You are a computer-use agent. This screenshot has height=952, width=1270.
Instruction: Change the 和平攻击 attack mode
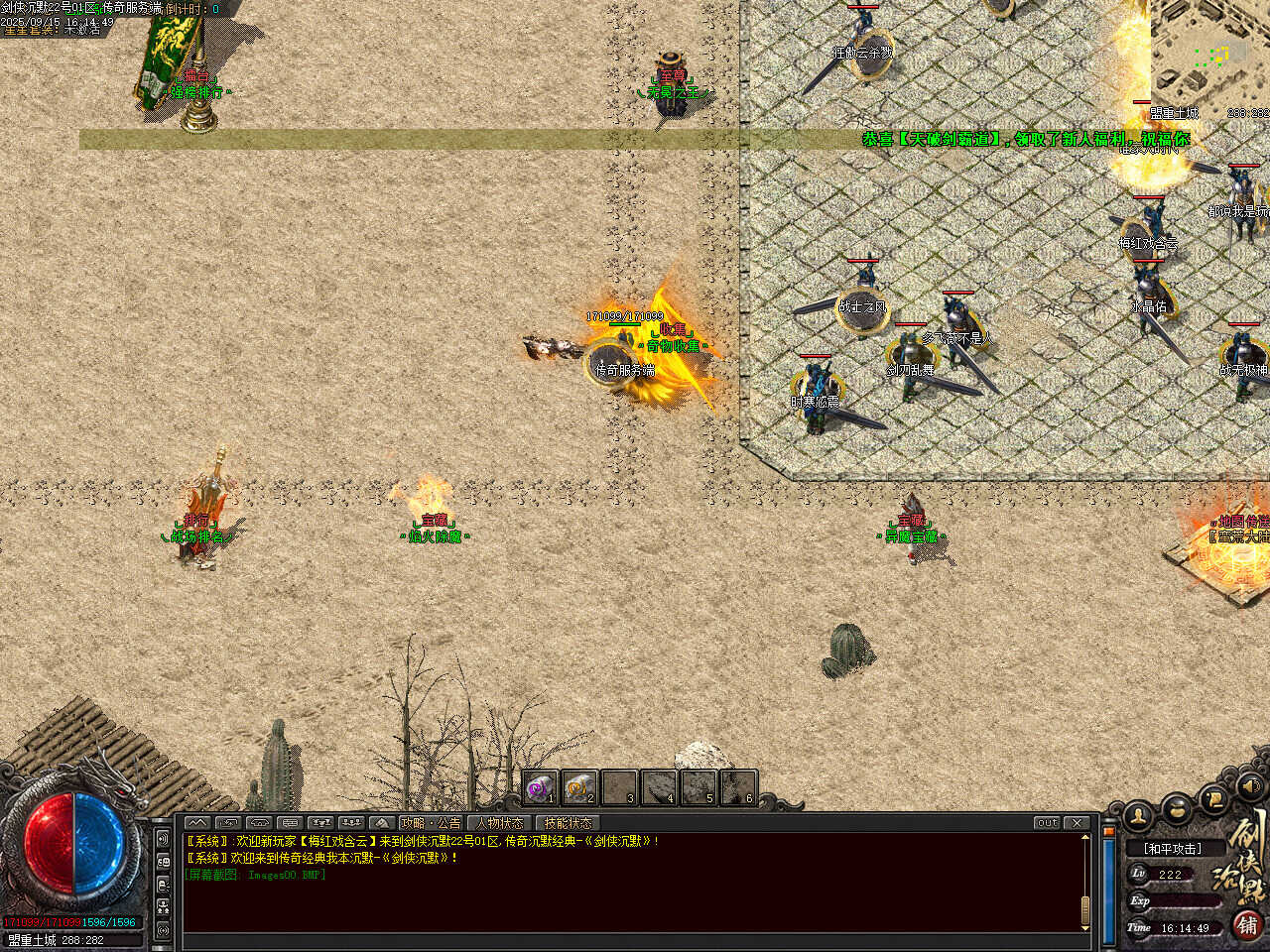tap(1172, 849)
